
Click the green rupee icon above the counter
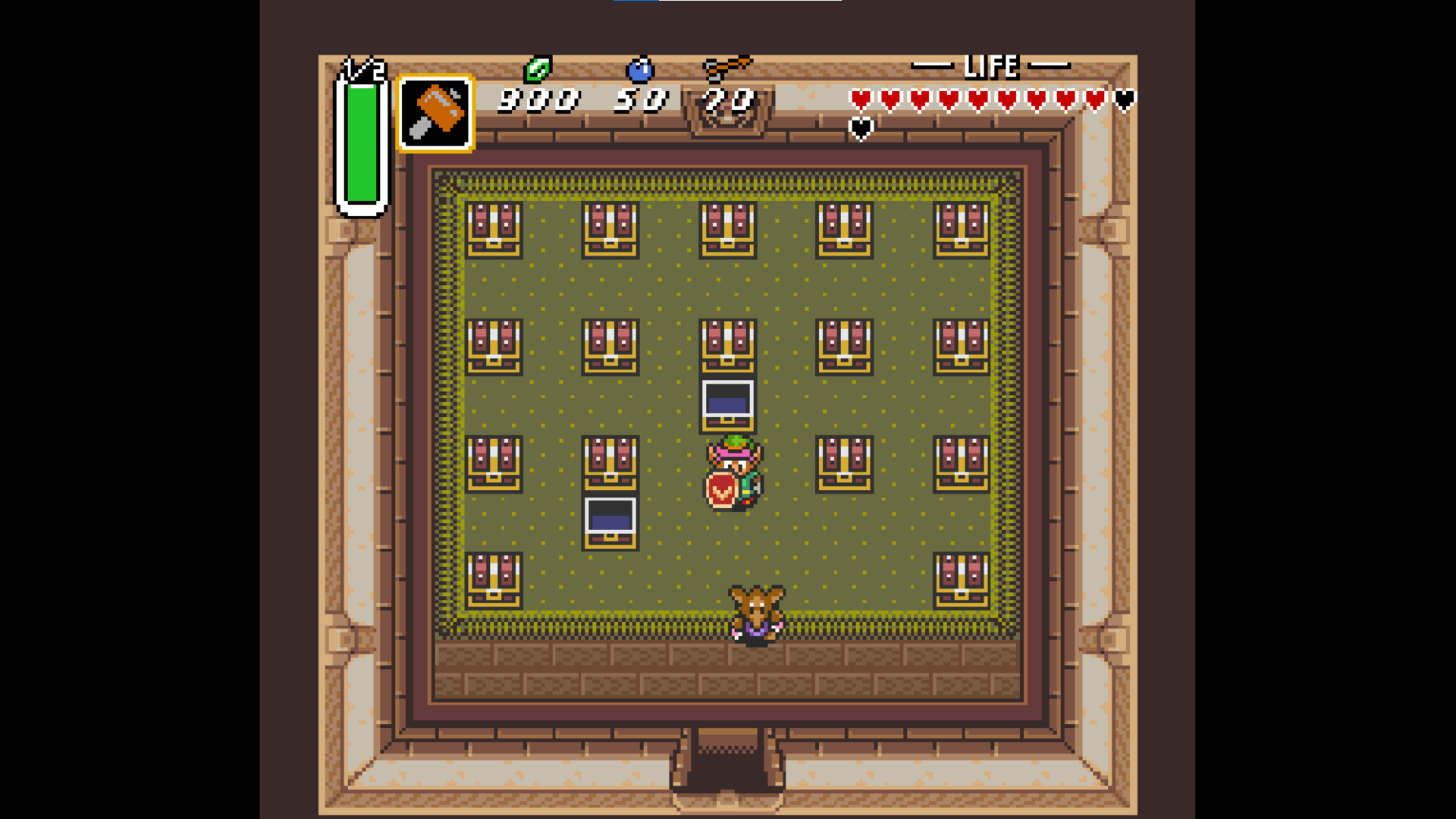(538, 70)
